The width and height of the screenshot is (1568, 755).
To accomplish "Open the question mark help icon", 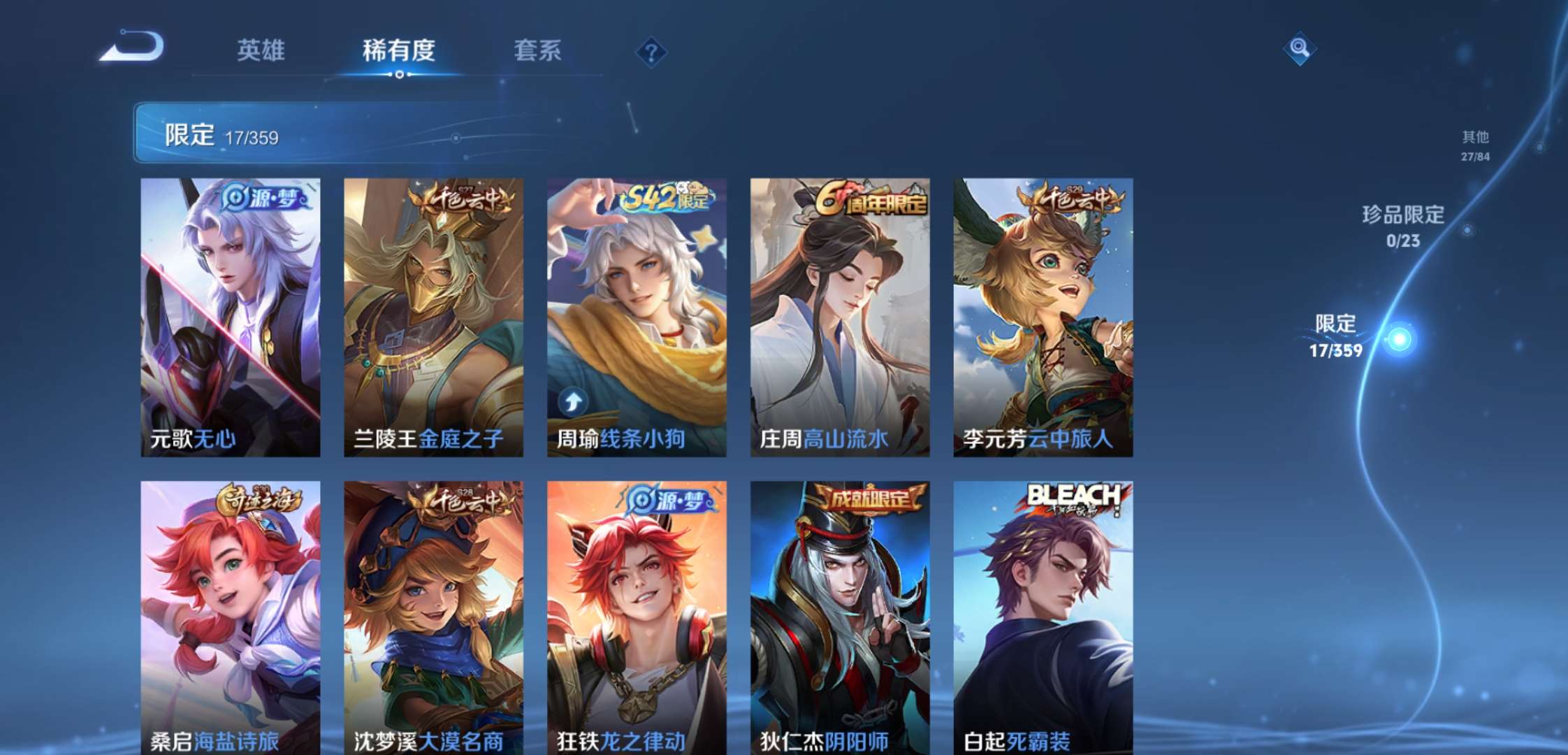I will [x=651, y=52].
